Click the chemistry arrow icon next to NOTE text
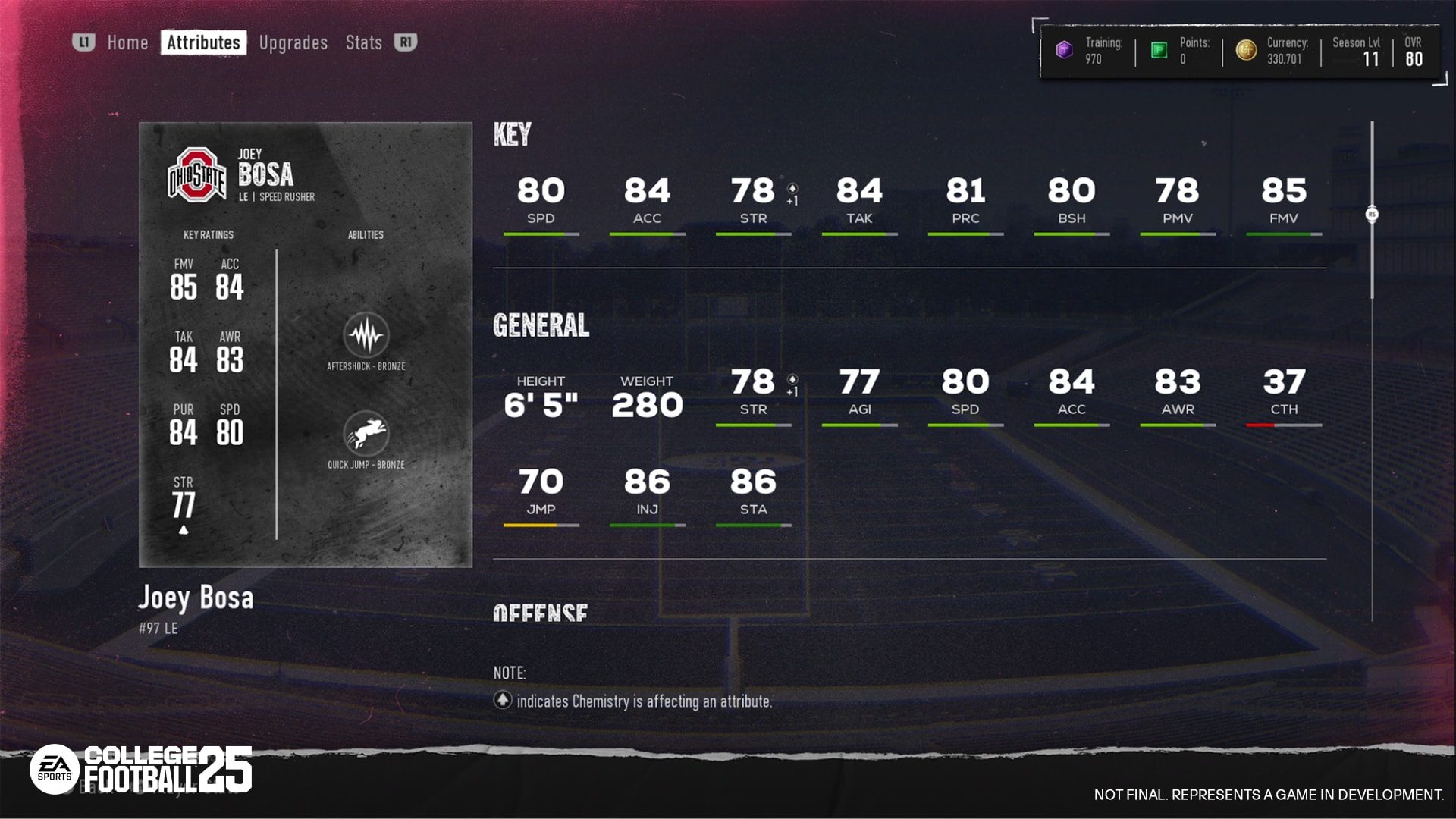1456x819 pixels. tap(503, 701)
